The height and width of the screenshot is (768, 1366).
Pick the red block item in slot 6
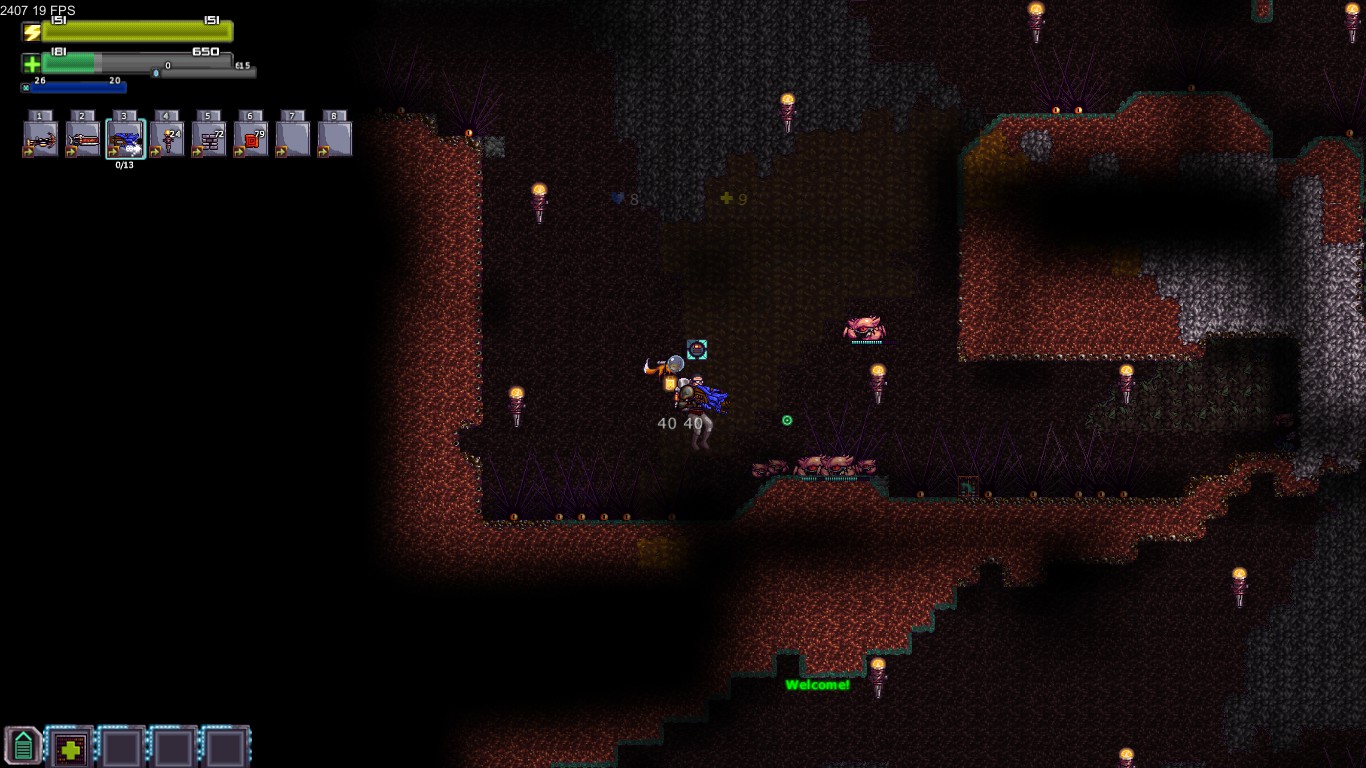(251, 139)
